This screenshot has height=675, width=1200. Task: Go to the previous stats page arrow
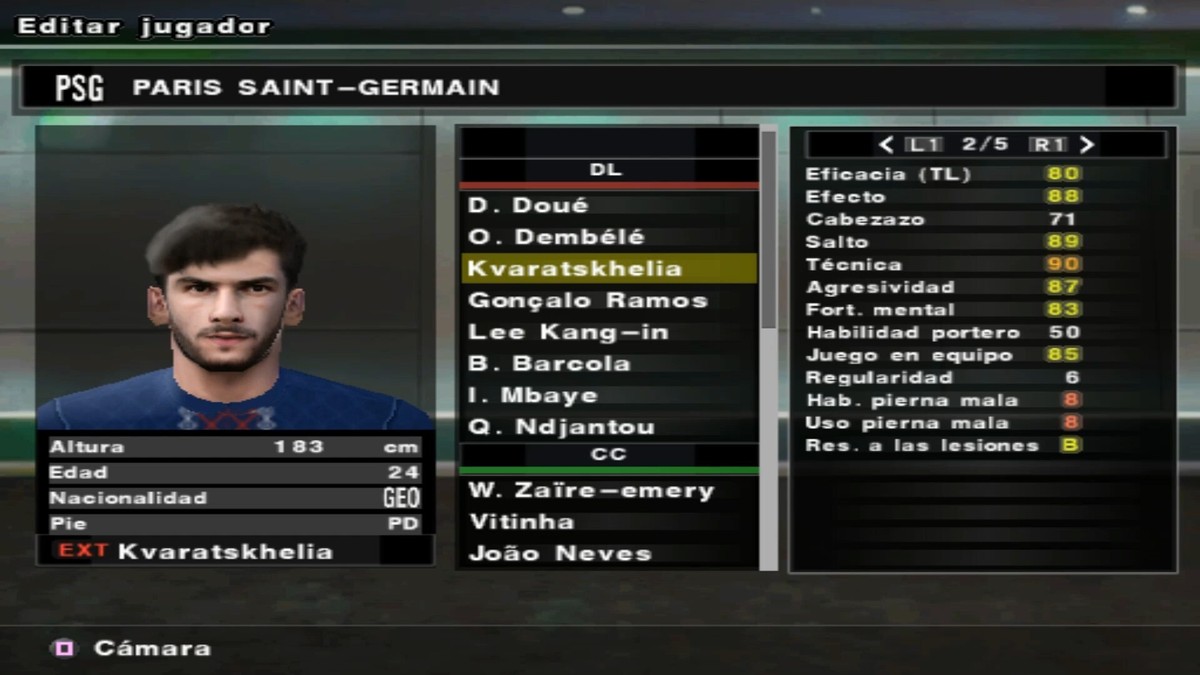pyautogui.click(x=886, y=145)
